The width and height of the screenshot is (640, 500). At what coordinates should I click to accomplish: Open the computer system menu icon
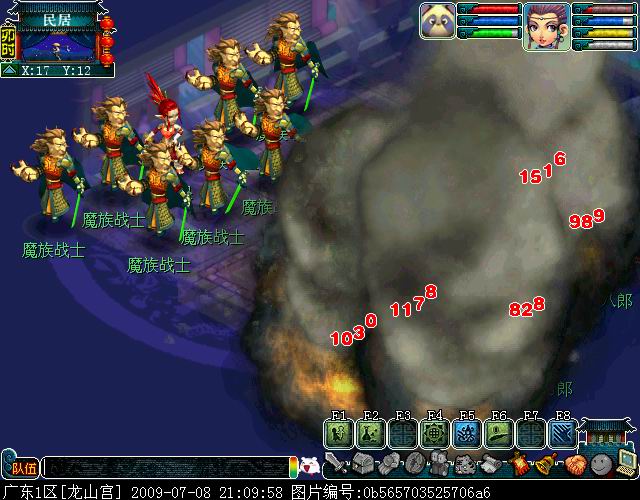pyautogui.click(x=626, y=462)
